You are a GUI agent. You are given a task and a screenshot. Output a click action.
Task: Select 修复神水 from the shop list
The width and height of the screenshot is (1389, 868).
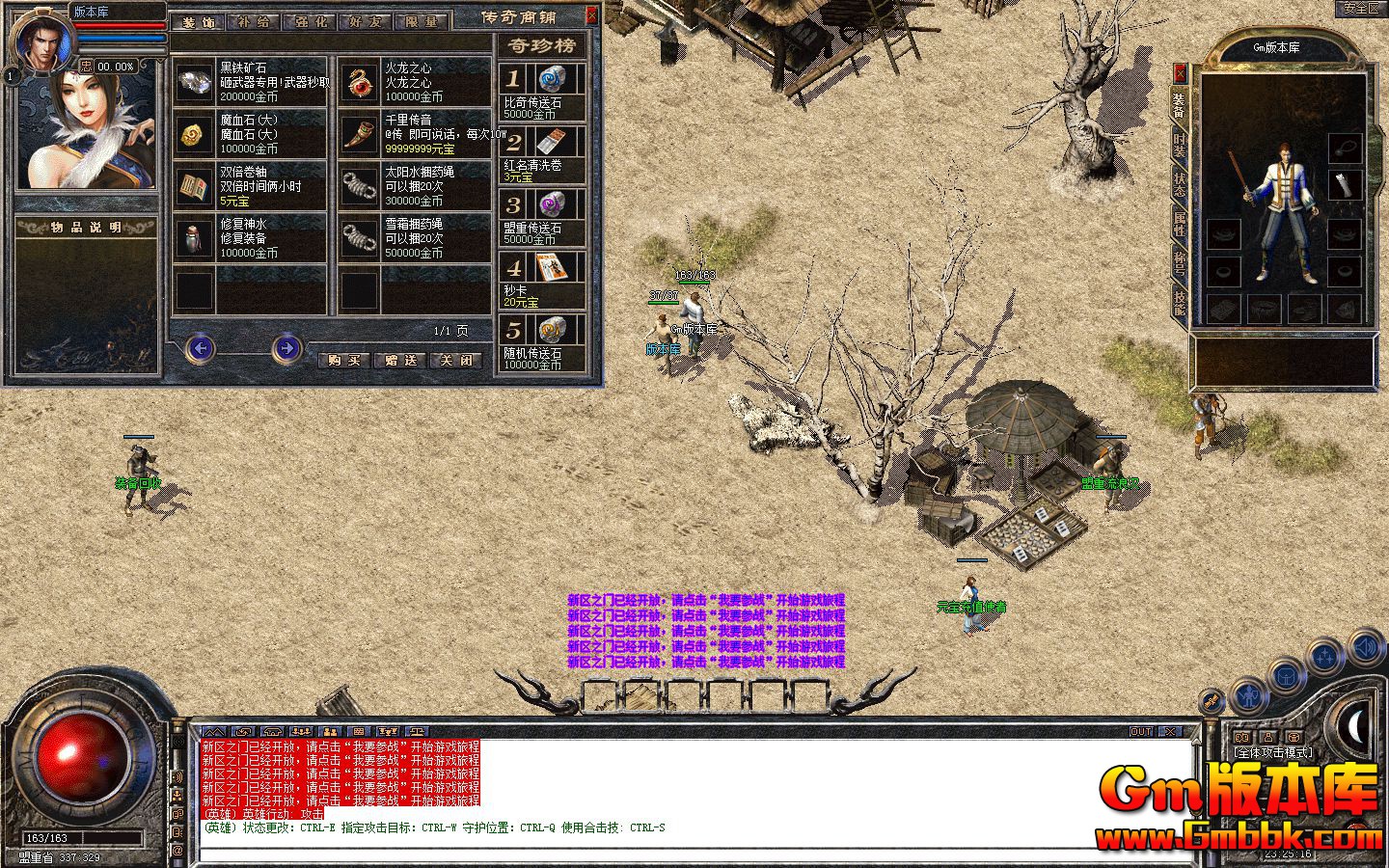[x=252, y=237]
